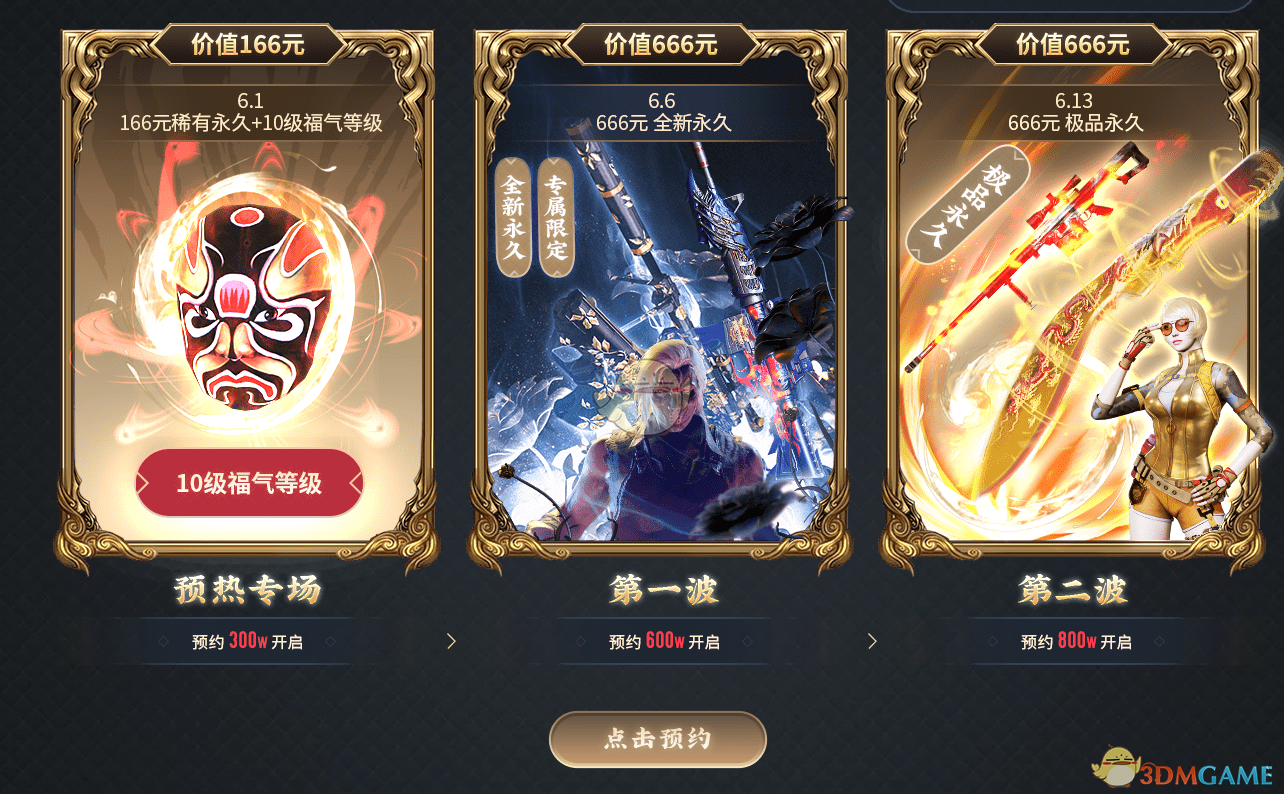Click the right arrow after second card
This screenshot has width=1284, height=794.
[x=872, y=640]
